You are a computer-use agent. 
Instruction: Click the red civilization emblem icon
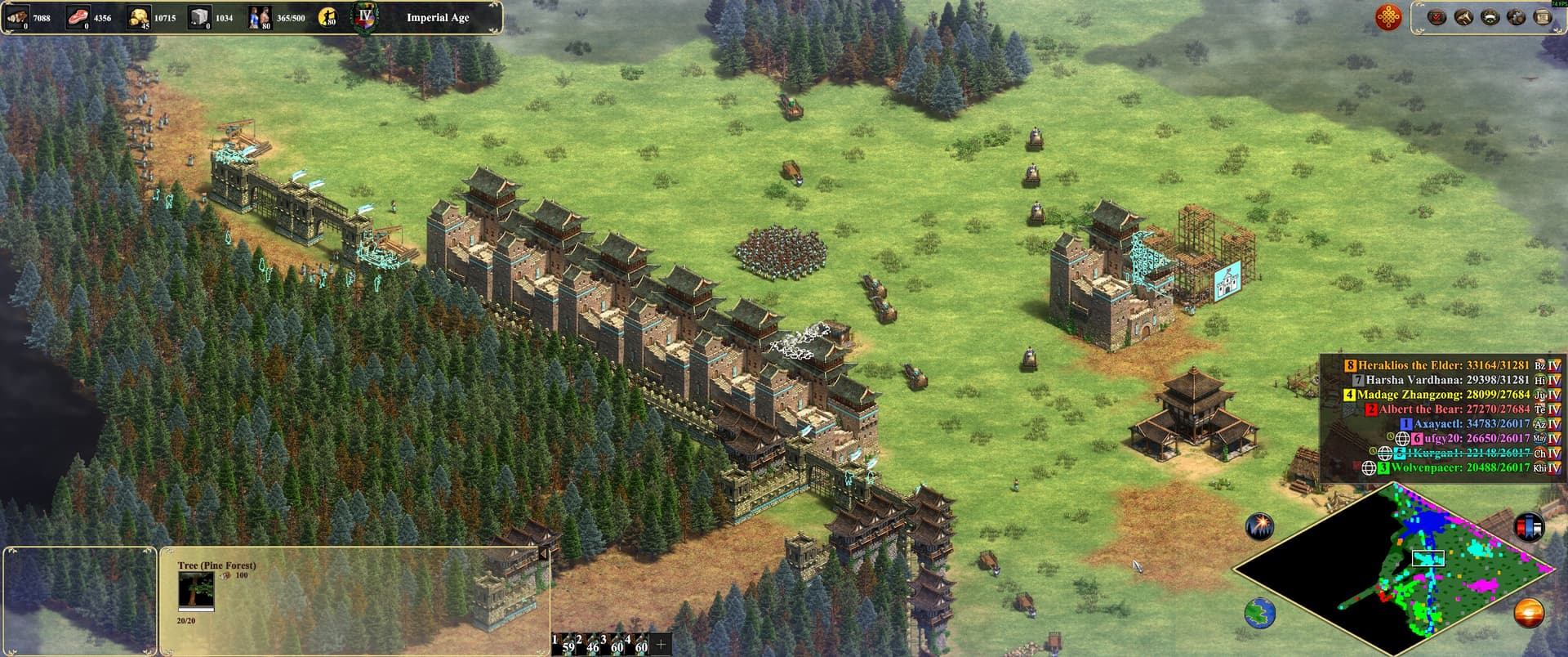point(1388,17)
